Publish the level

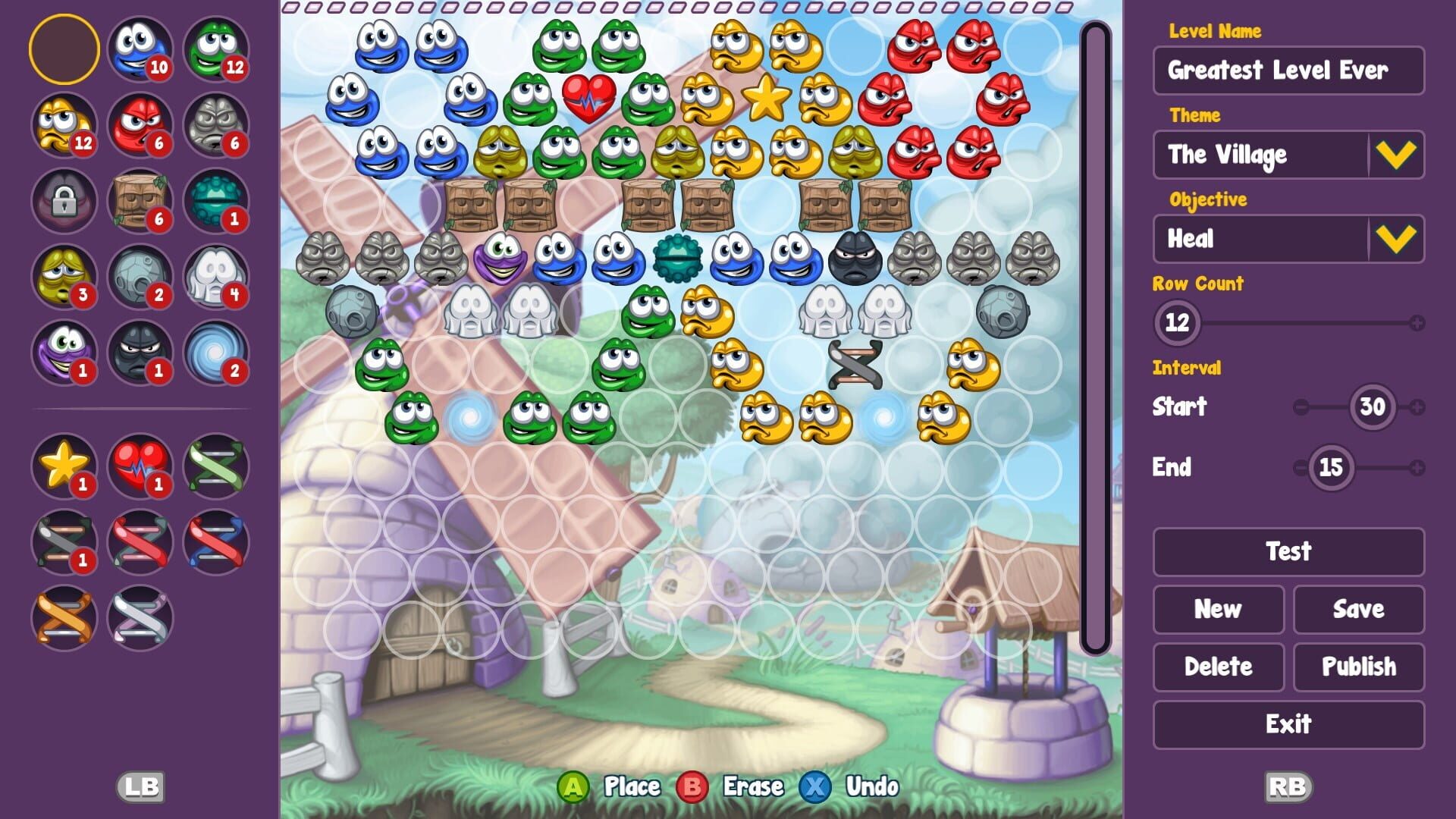[1358, 667]
